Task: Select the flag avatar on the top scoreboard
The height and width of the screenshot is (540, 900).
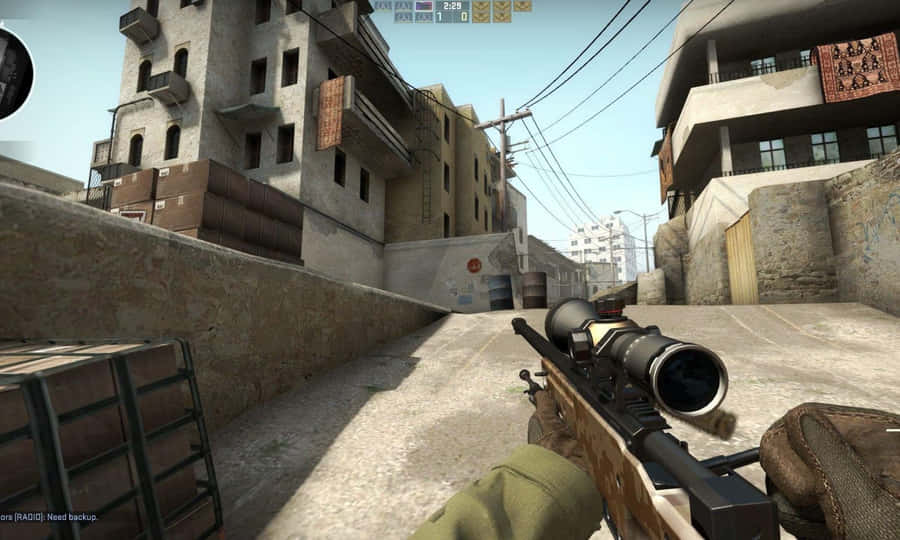Action: click(x=424, y=6)
